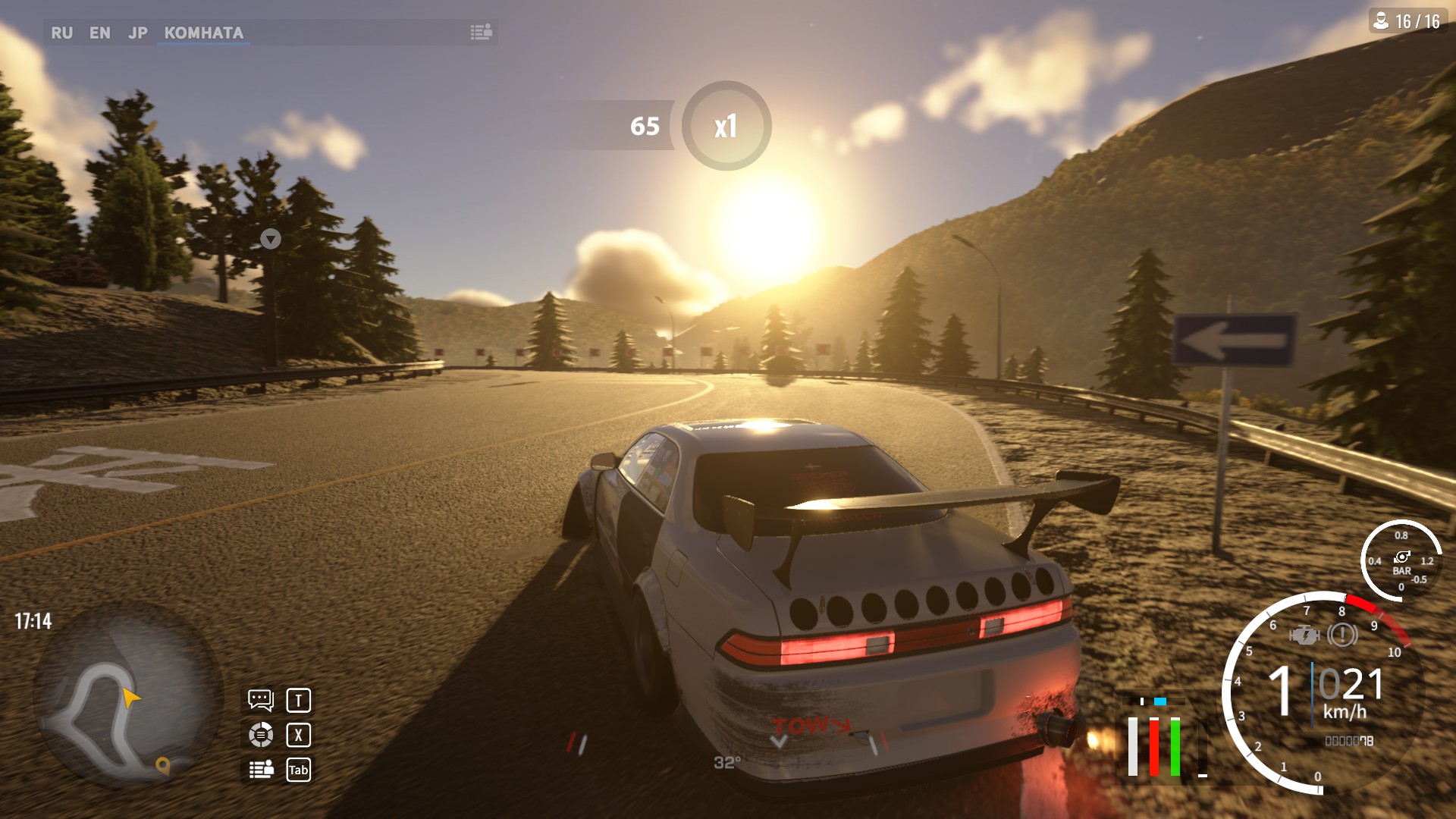Open the 16/16 players counter
Image resolution: width=1456 pixels, height=819 pixels.
1407,21
